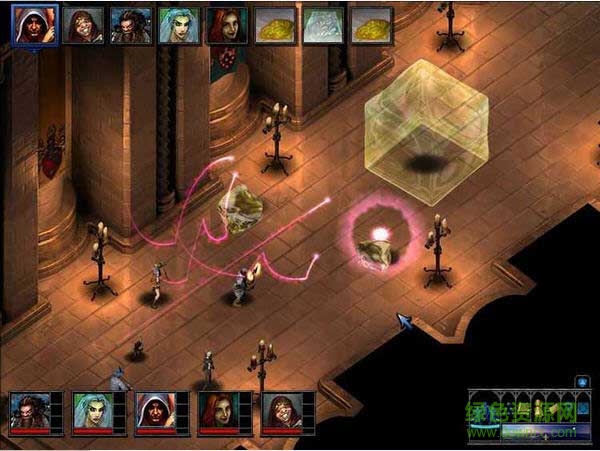This screenshot has height=451, width=600.
Task: Click the teal-haired woman's initiative portrait
Action: 178,25
